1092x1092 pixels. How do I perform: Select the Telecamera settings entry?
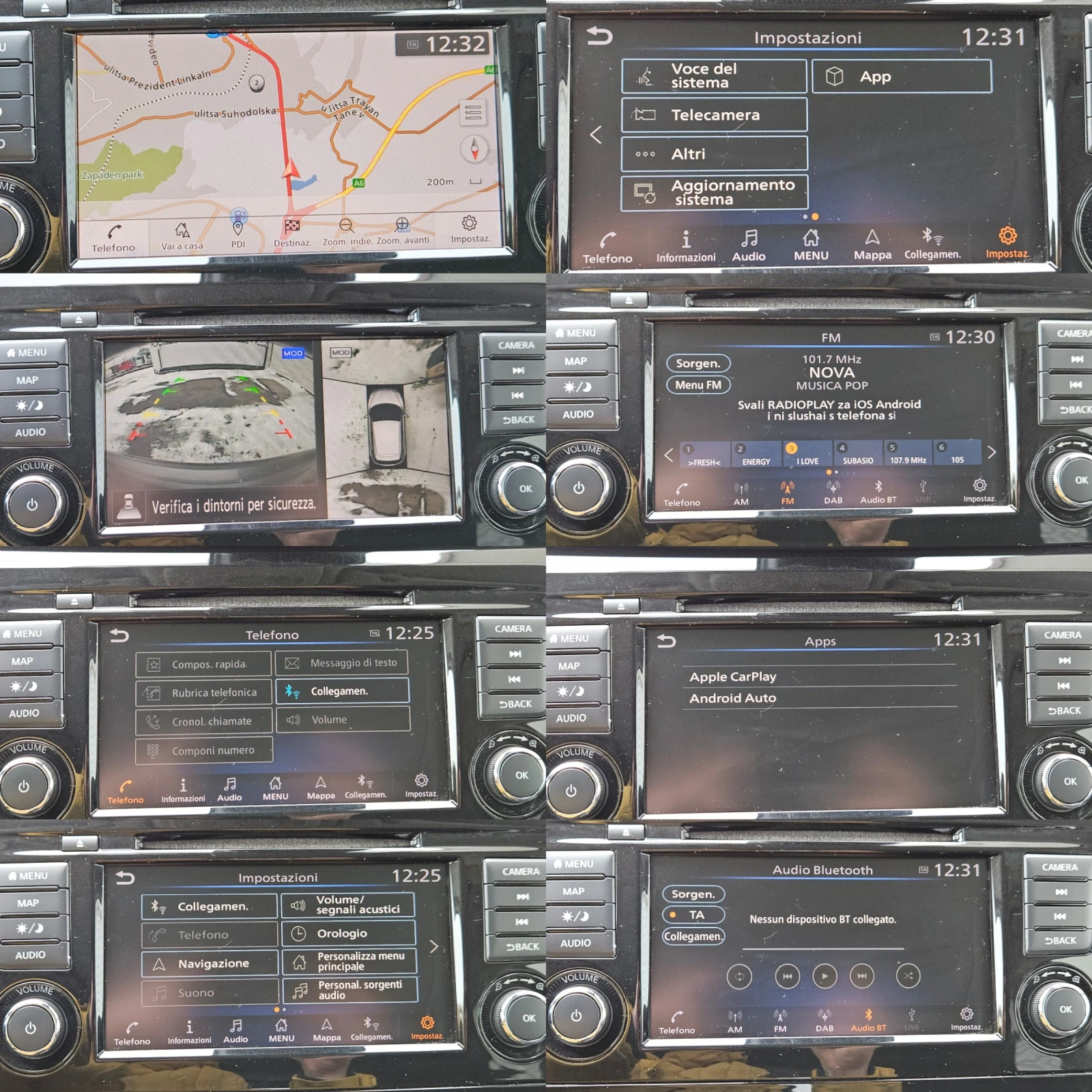pos(713,115)
